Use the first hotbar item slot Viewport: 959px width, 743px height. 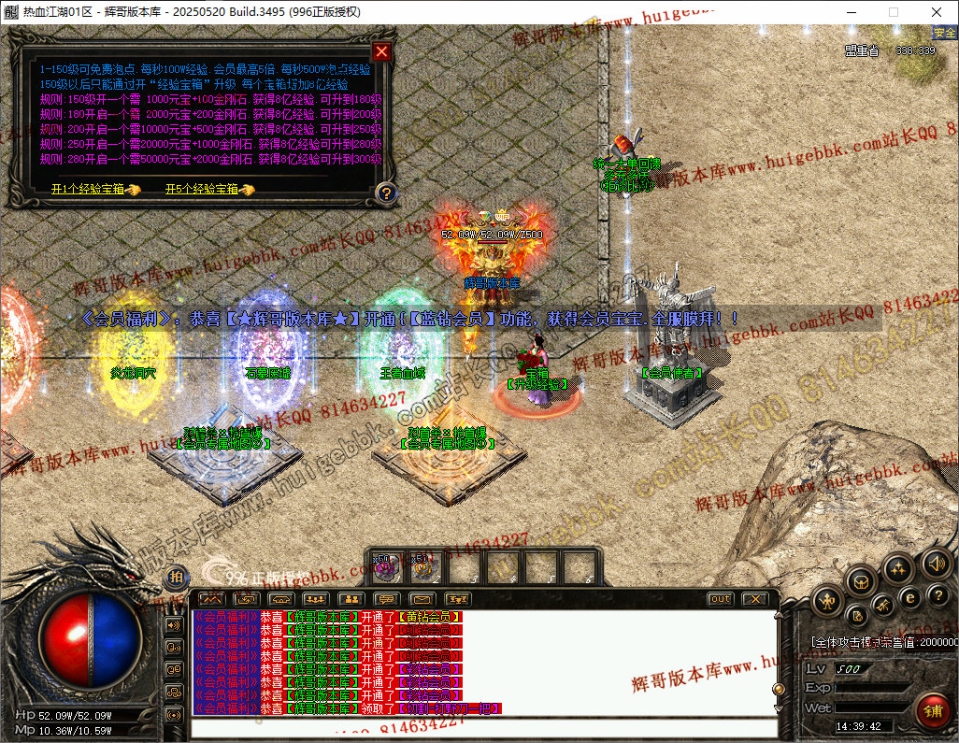(386, 569)
